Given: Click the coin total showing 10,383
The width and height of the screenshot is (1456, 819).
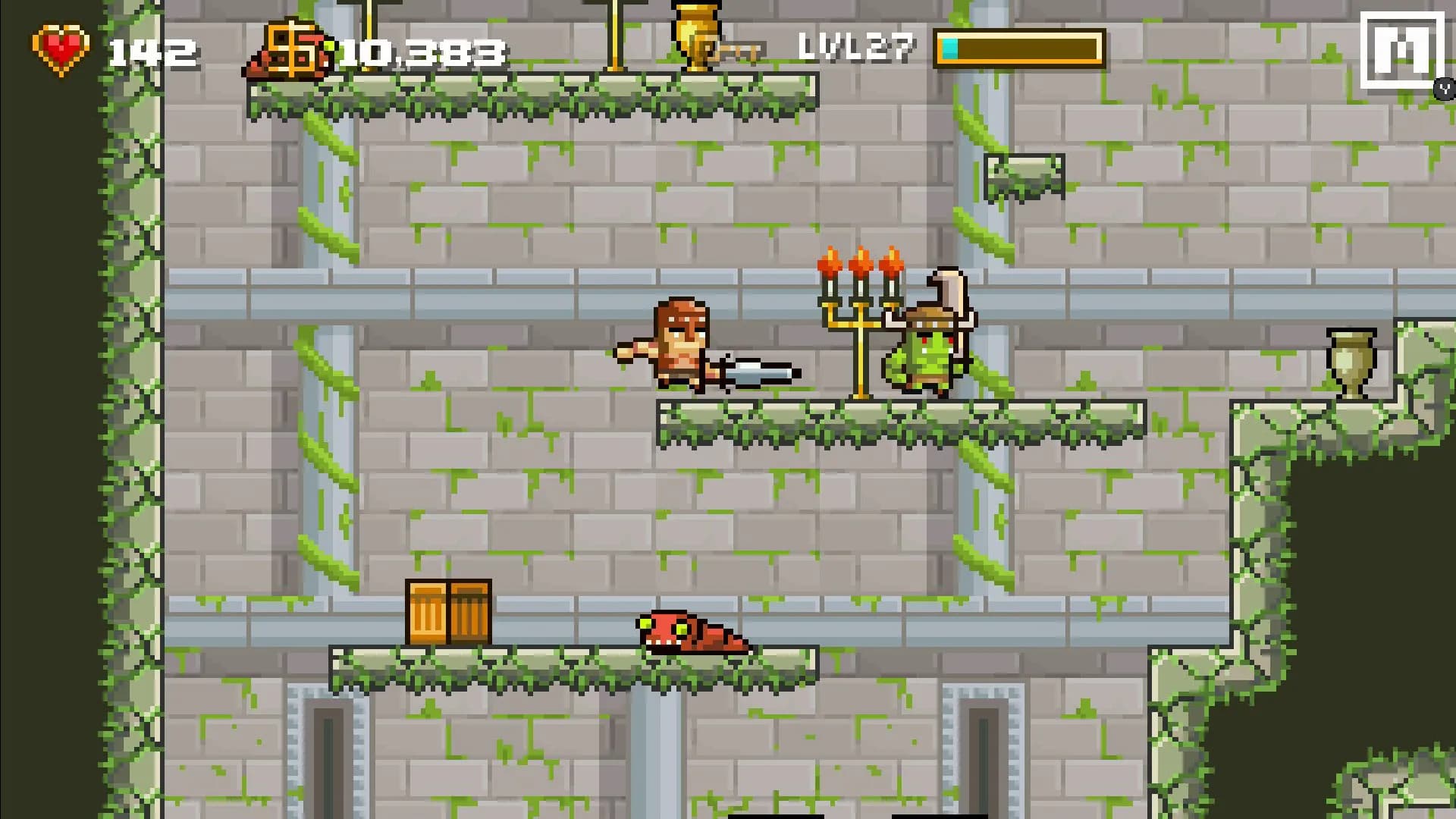Looking at the screenshot, I should click(422, 50).
